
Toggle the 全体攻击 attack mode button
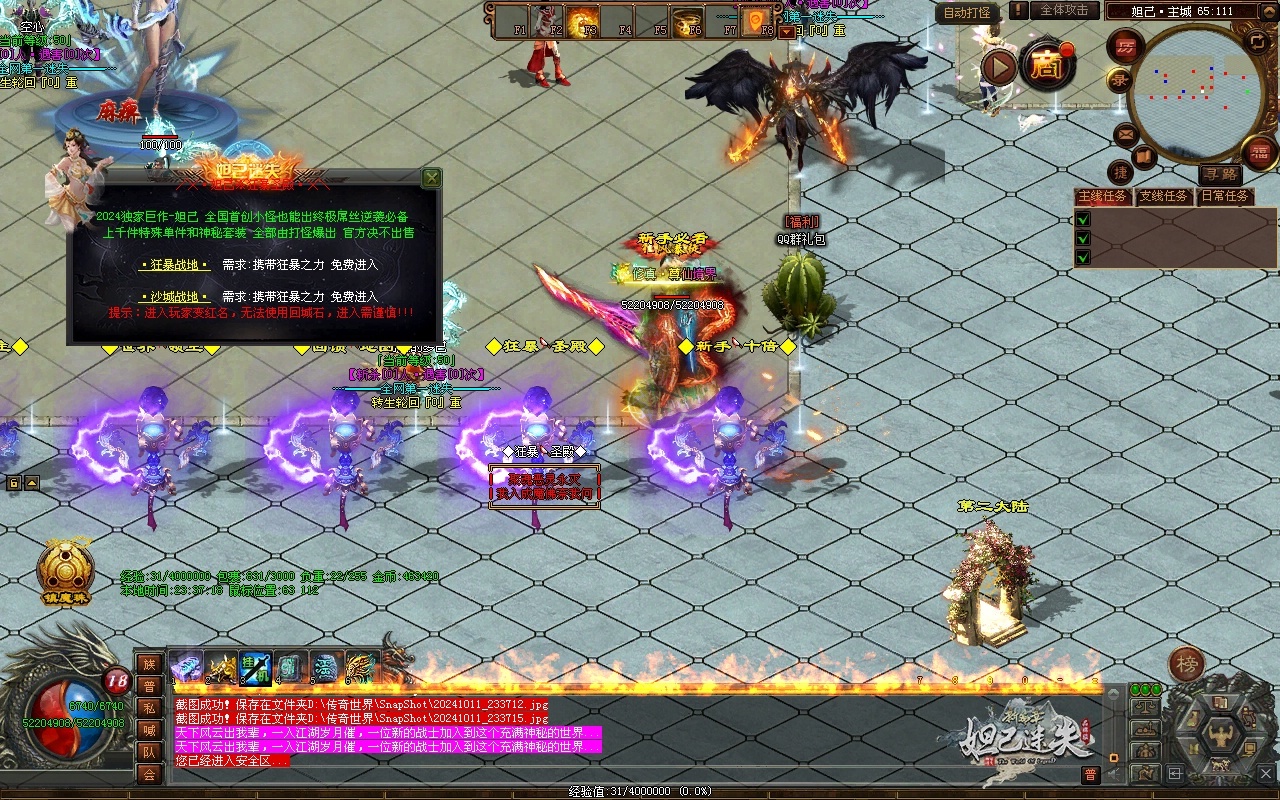1063,11
